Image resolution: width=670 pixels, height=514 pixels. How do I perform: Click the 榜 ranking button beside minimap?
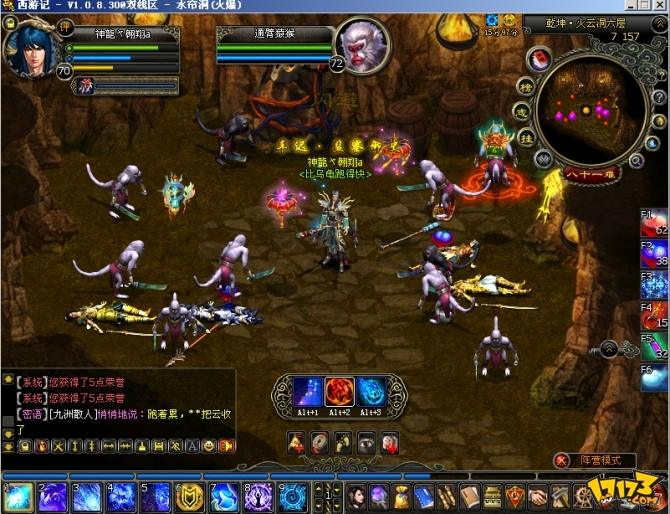tap(525, 87)
